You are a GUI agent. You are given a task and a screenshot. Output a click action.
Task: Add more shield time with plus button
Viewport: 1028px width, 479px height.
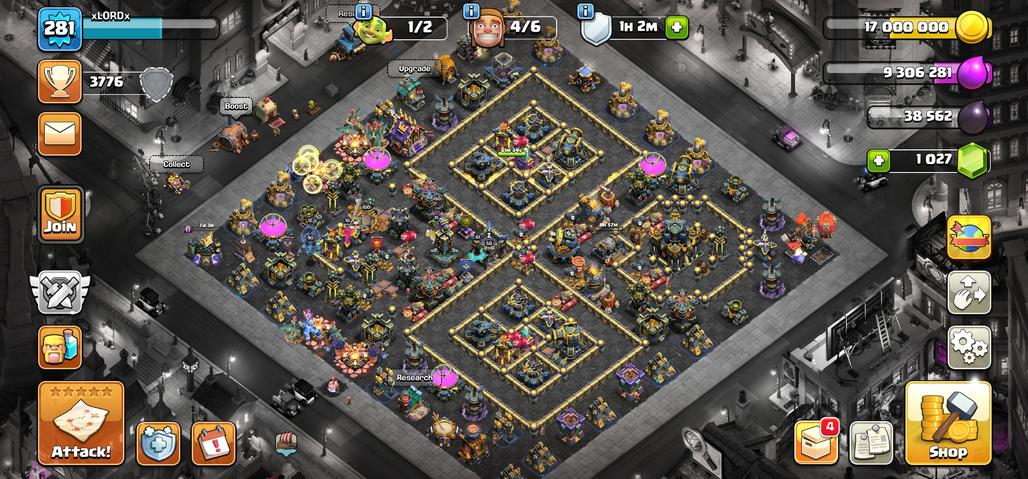677,27
